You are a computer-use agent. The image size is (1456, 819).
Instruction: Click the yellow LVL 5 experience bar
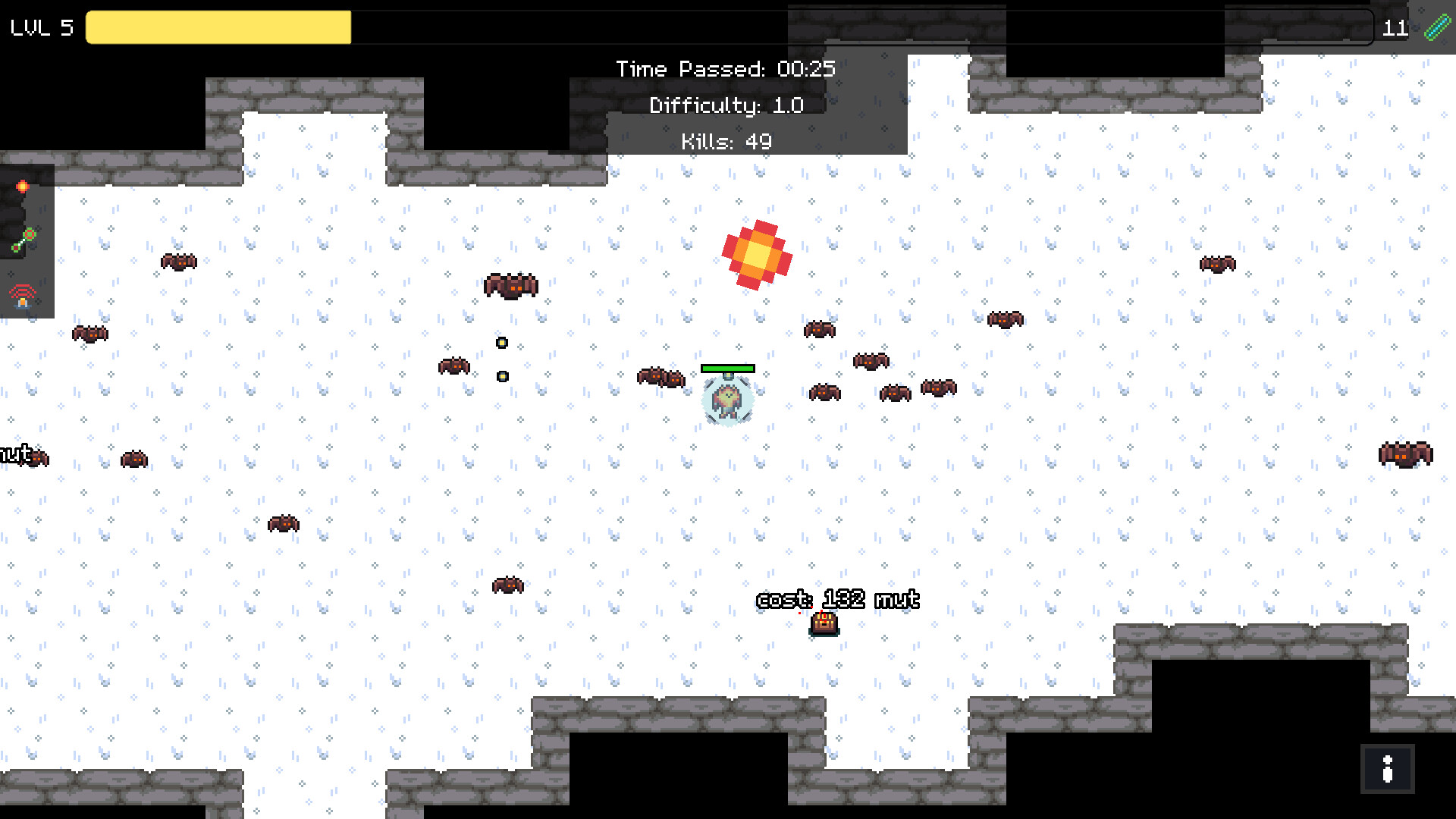[218, 28]
